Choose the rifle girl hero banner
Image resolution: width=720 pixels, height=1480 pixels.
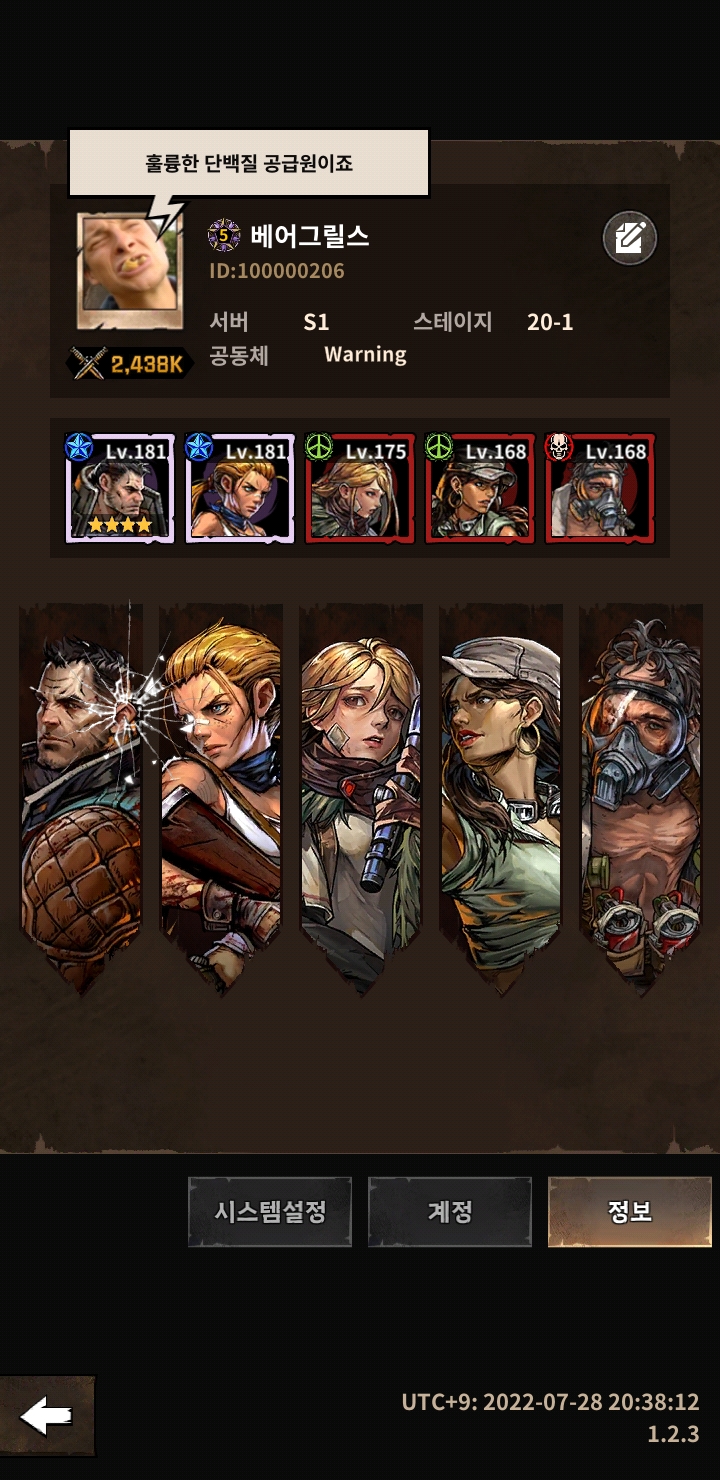(361, 790)
